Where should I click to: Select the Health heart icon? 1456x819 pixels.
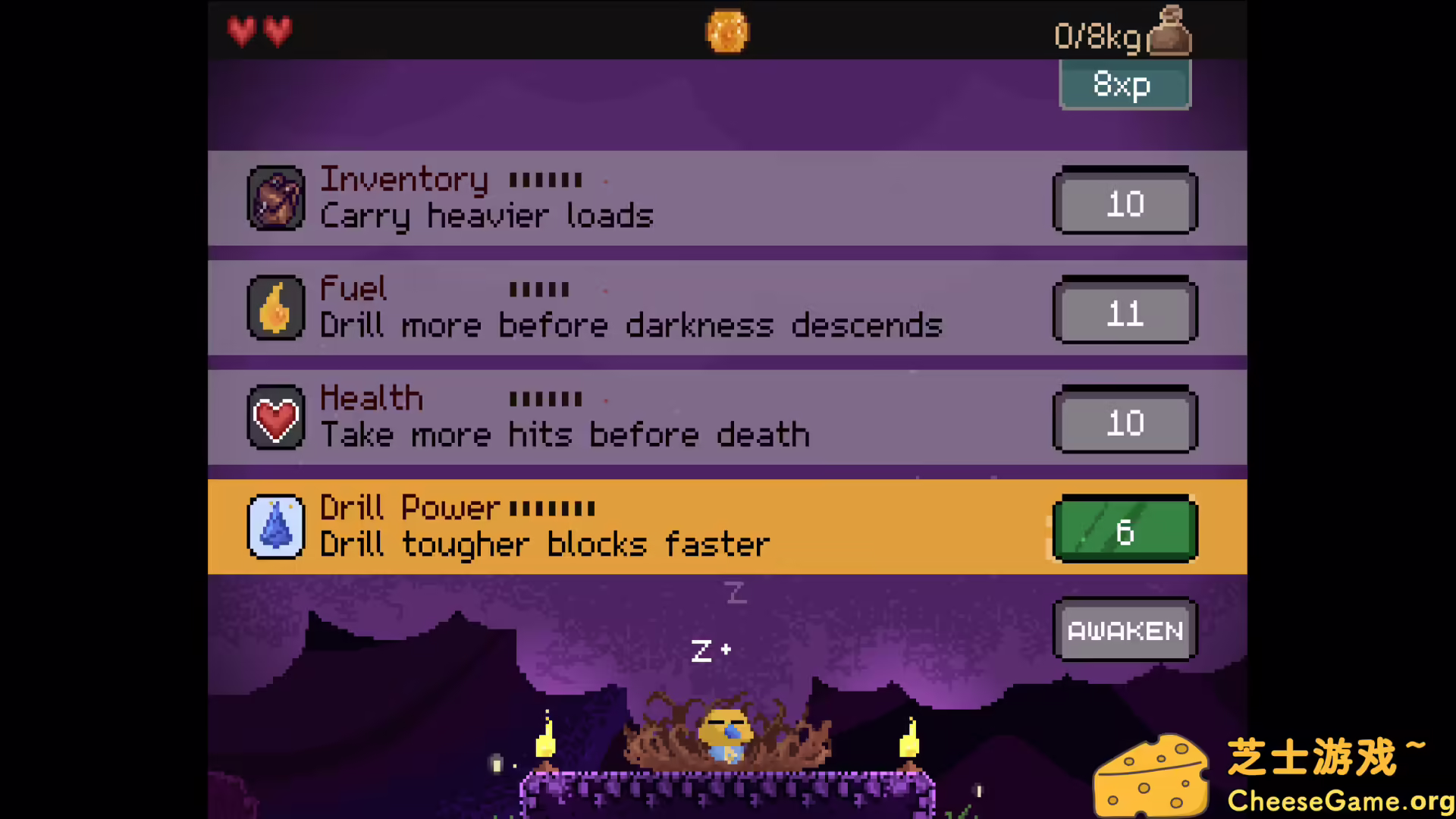tap(276, 418)
